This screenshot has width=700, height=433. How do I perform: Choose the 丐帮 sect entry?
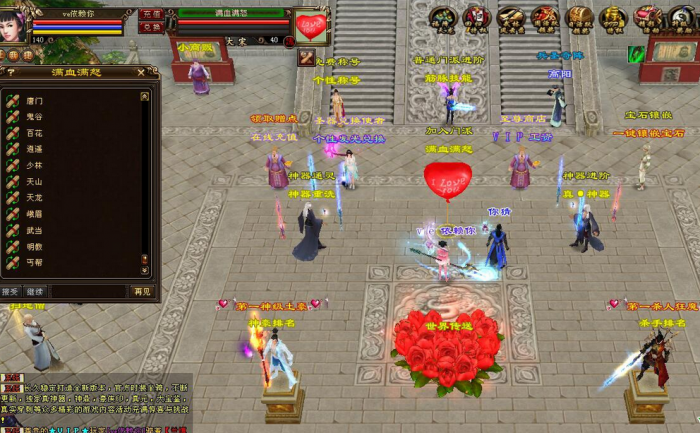pos(35,262)
